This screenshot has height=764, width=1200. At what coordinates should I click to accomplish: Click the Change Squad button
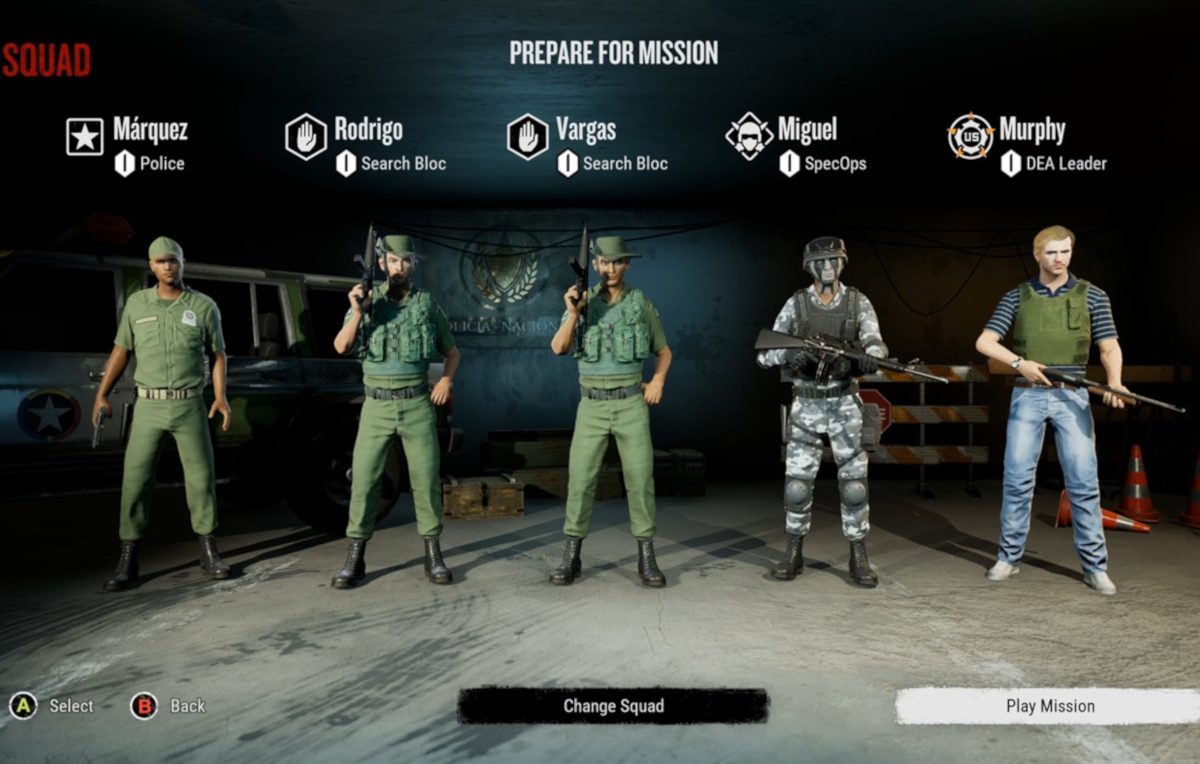613,706
